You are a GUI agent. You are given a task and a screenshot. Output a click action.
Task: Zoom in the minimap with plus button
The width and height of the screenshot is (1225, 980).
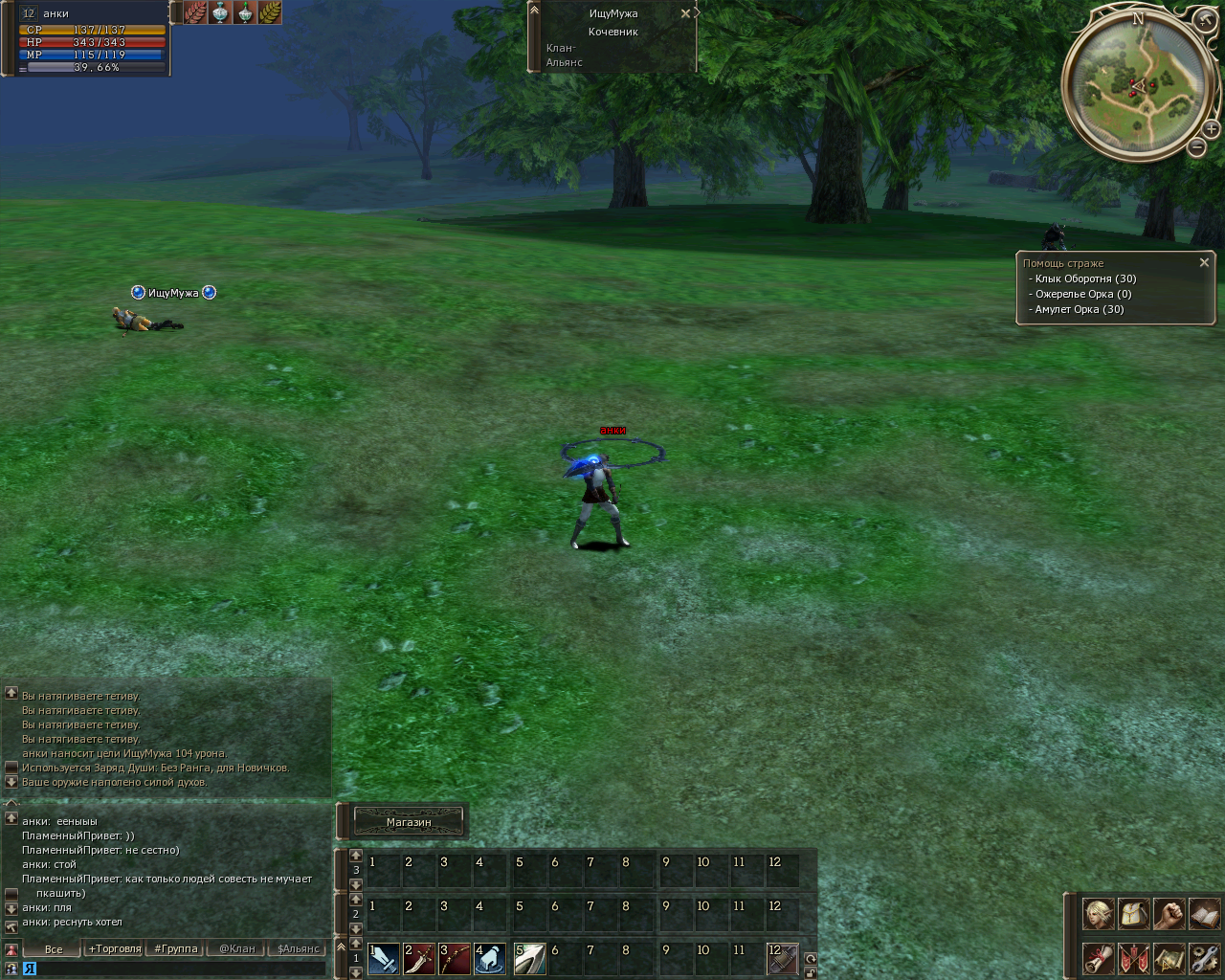point(1211,128)
